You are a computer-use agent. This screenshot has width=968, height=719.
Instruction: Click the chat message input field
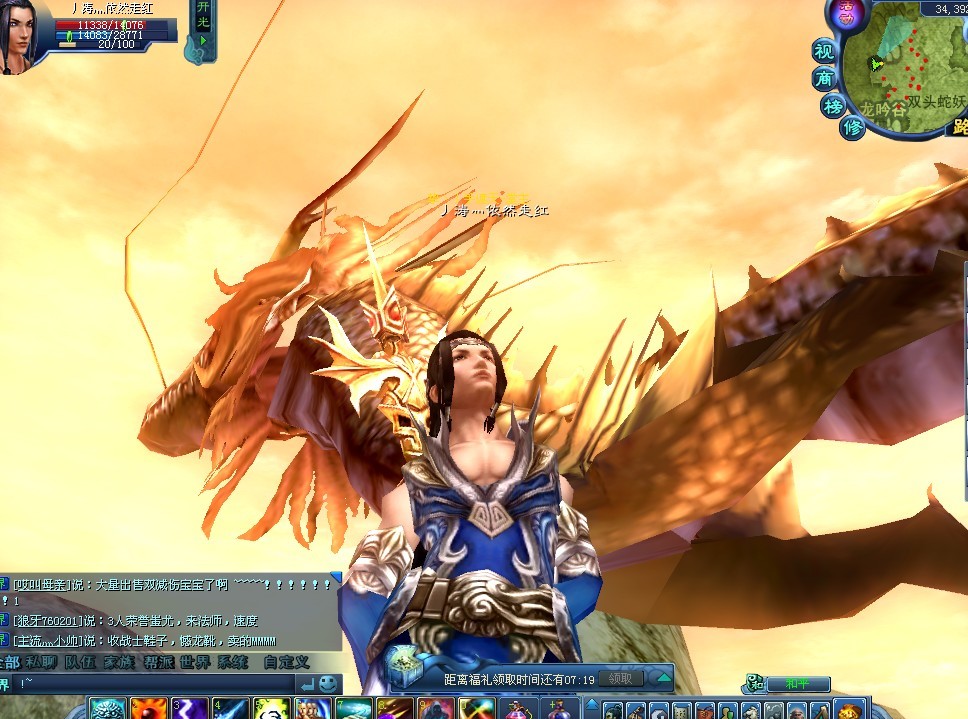point(160,684)
